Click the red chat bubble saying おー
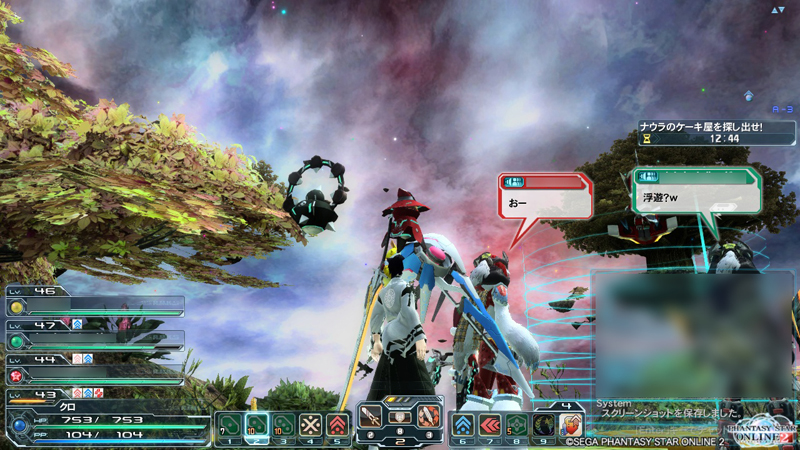Image resolution: width=800 pixels, height=450 pixels. (x=544, y=196)
